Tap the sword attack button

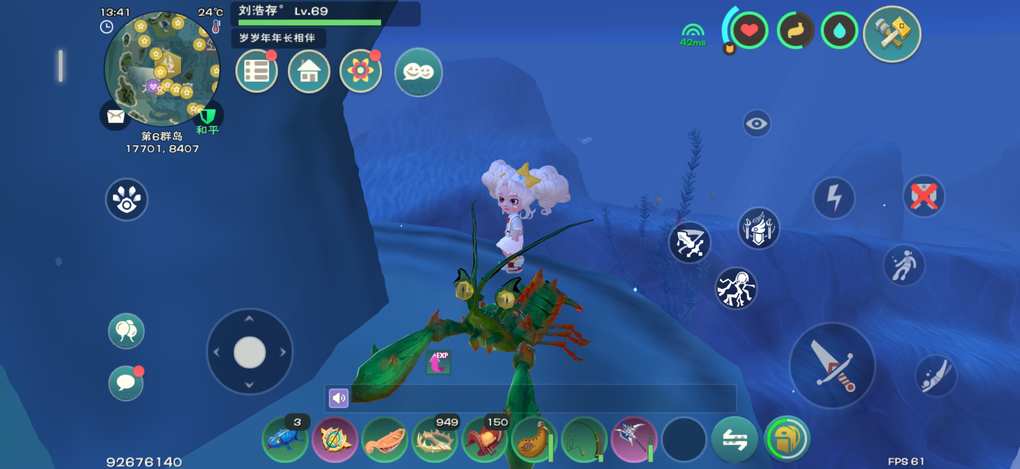pyautogui.click(x=832, y=365)
